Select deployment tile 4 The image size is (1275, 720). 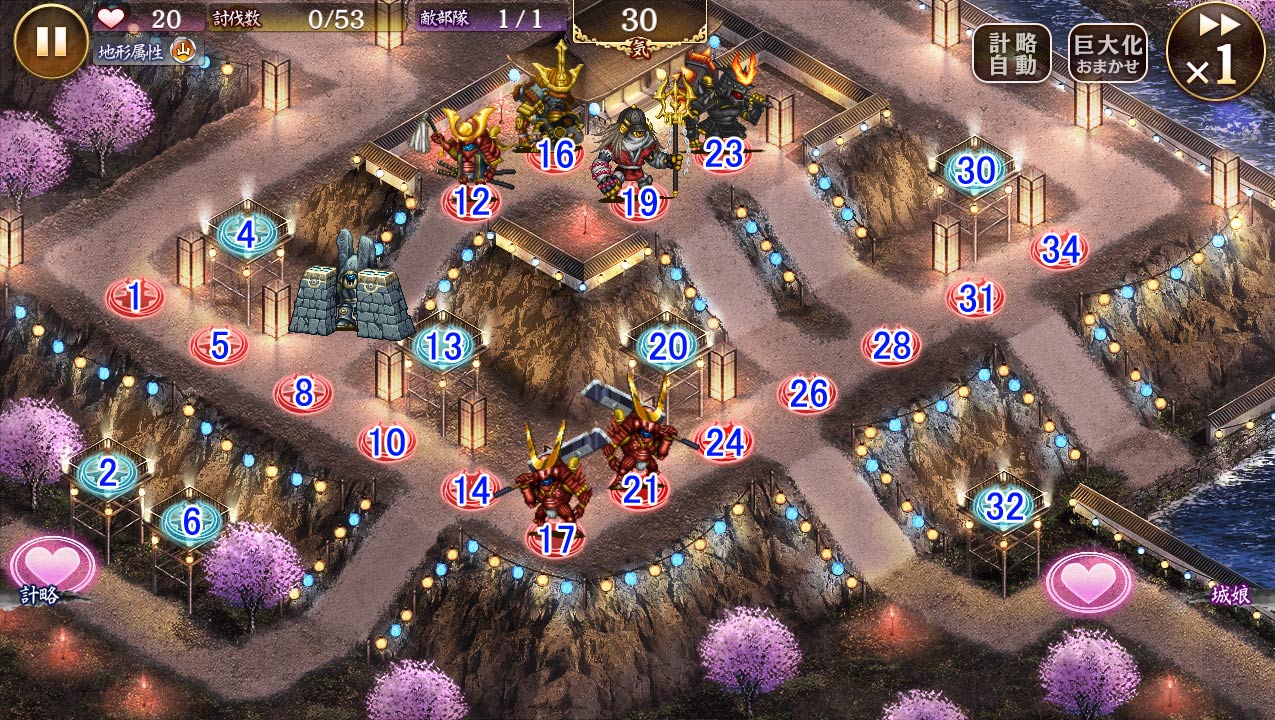tap(246, 236)
